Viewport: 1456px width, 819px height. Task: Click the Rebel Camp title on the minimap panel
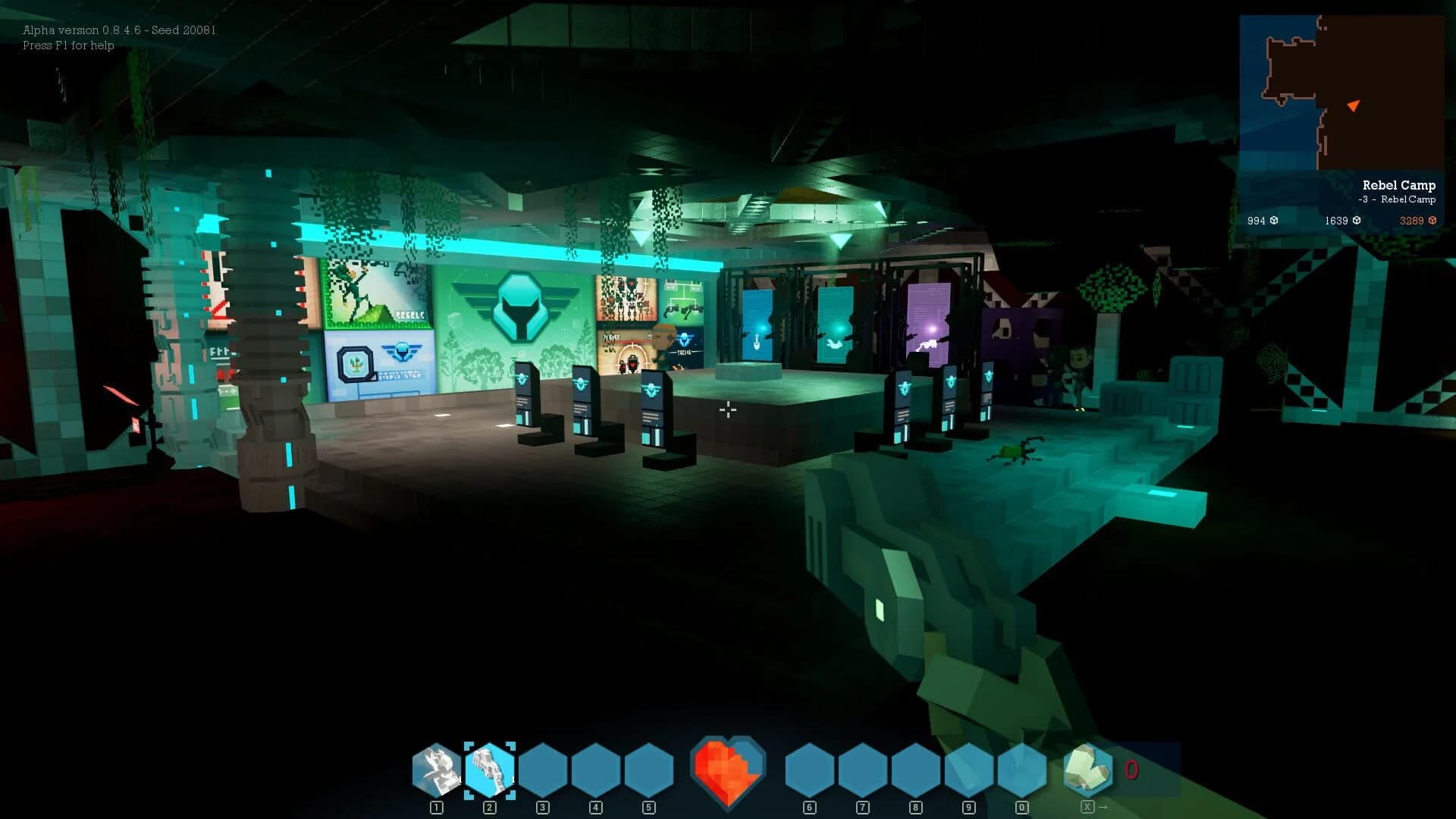click(x=1399, y=185)
